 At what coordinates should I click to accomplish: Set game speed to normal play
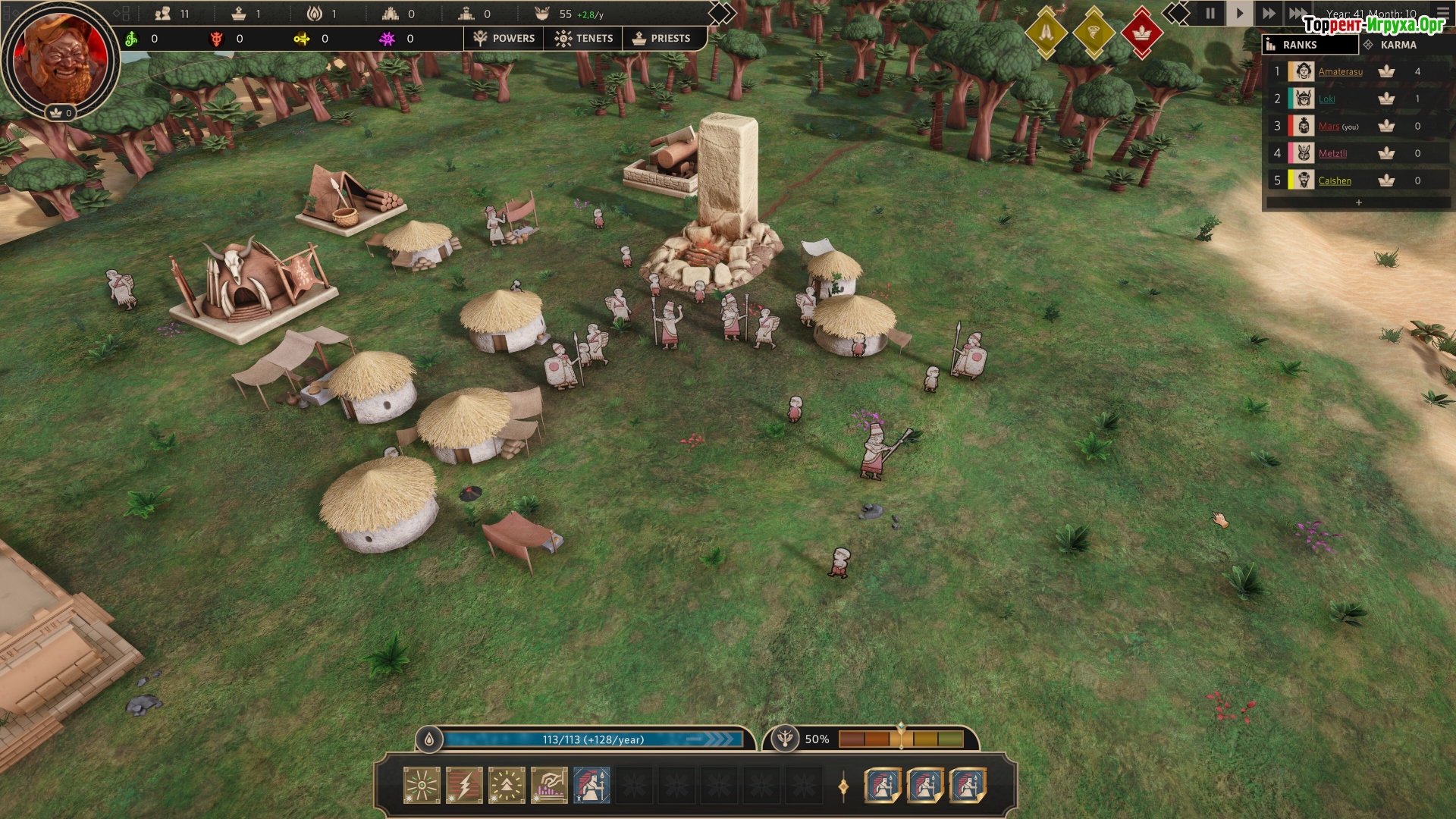(1239, 14)
